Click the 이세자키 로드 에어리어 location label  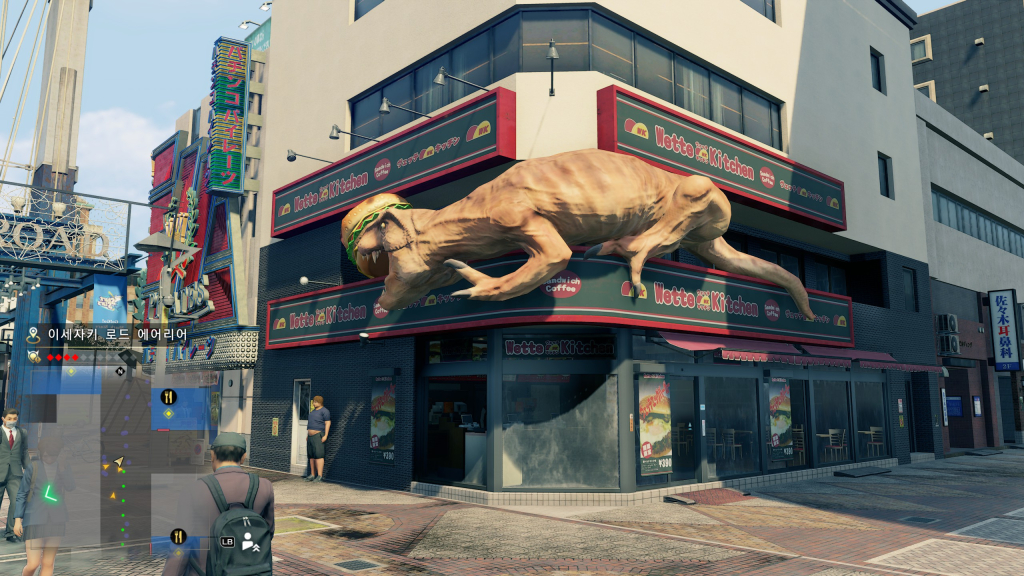(x=118, y=335)
